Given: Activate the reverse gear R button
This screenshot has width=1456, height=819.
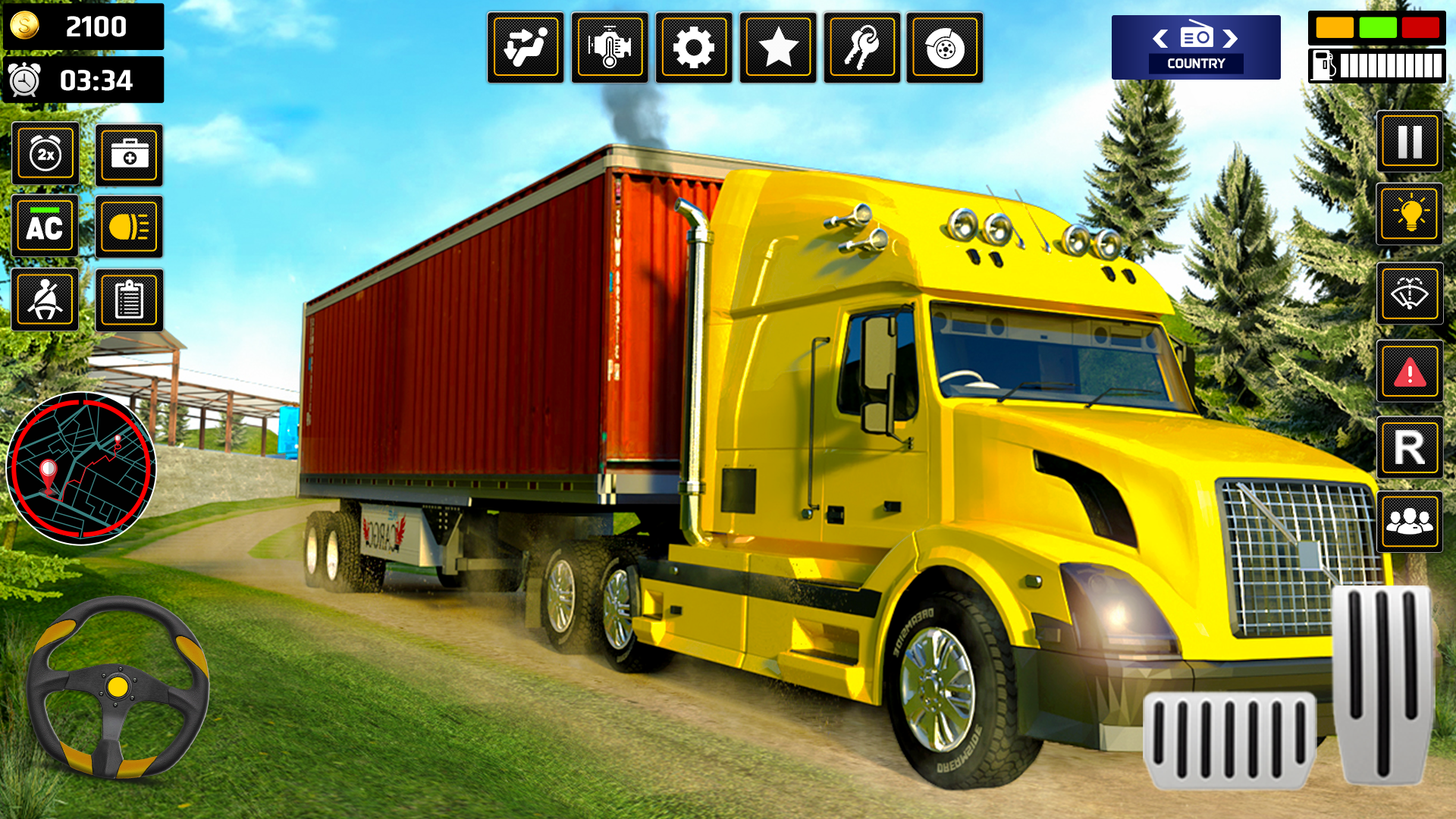Looking at the screenshot, I should (1409, 448).
